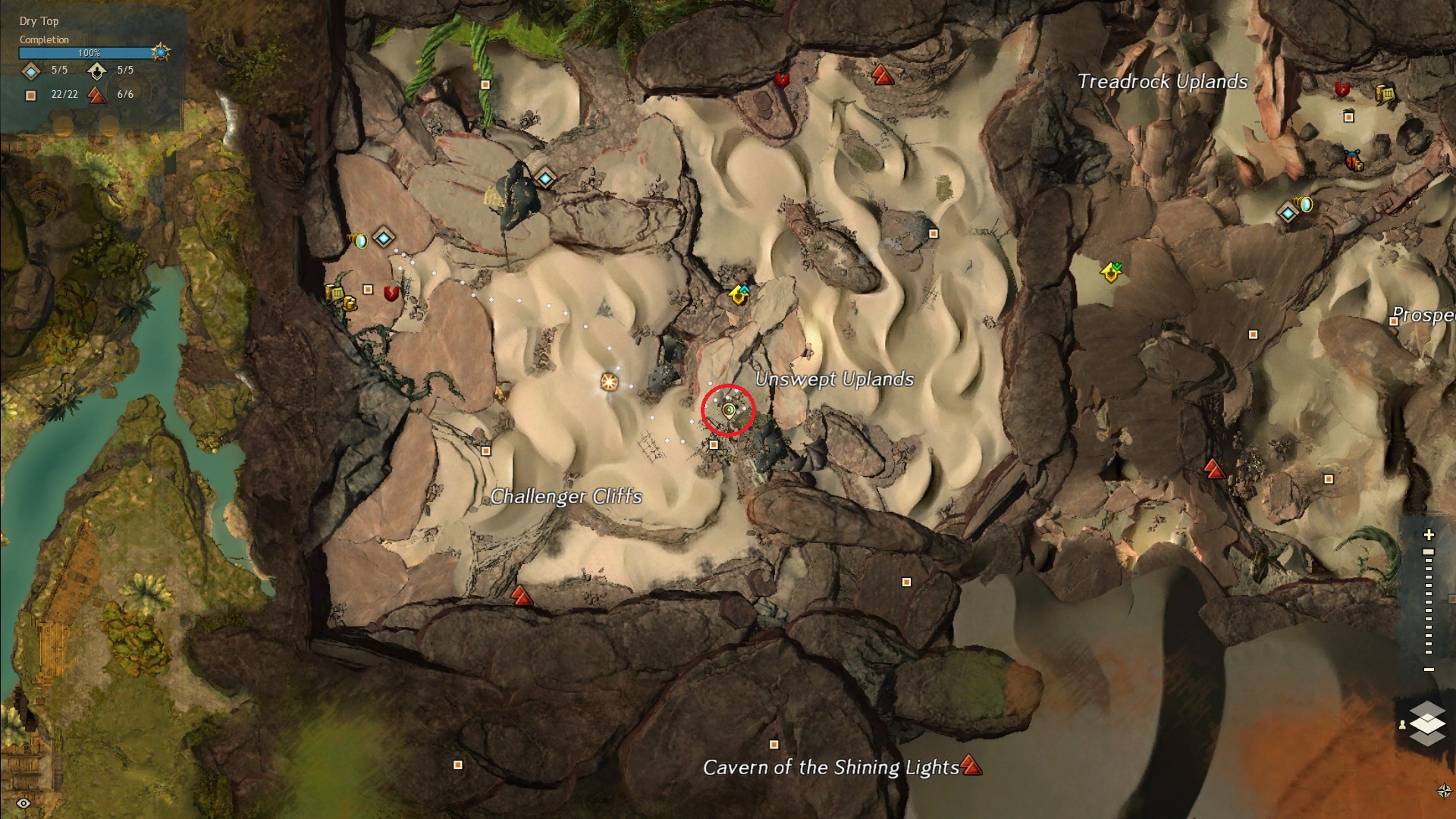Select the vista marker at top center

tap(880, 74)
